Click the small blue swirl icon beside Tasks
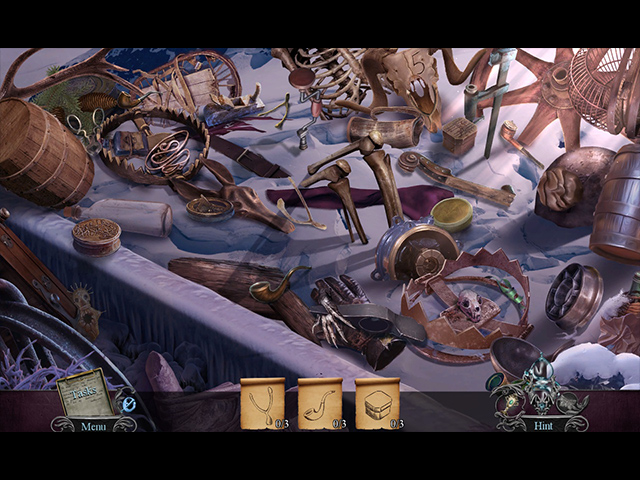The image size is (640, 480). click(128, 404)
